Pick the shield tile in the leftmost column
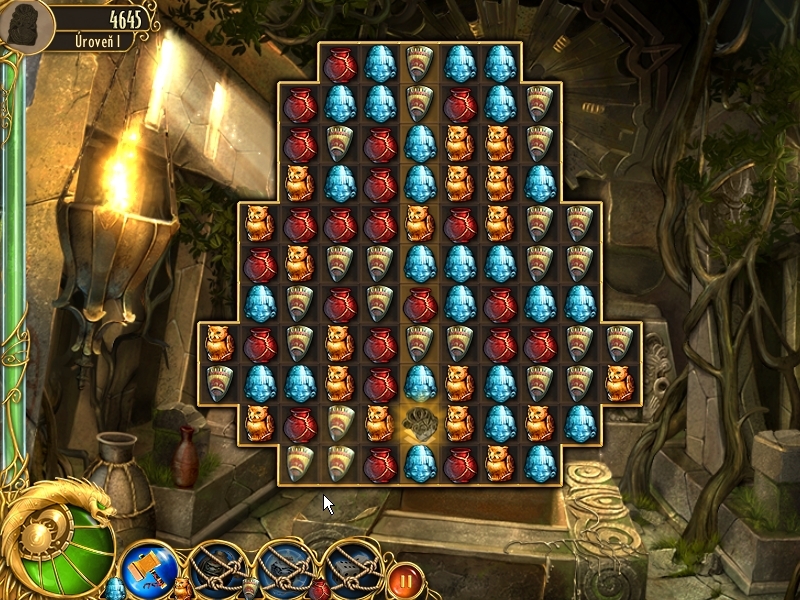This screenshot has height=600, width=800. tap(219, 383)
